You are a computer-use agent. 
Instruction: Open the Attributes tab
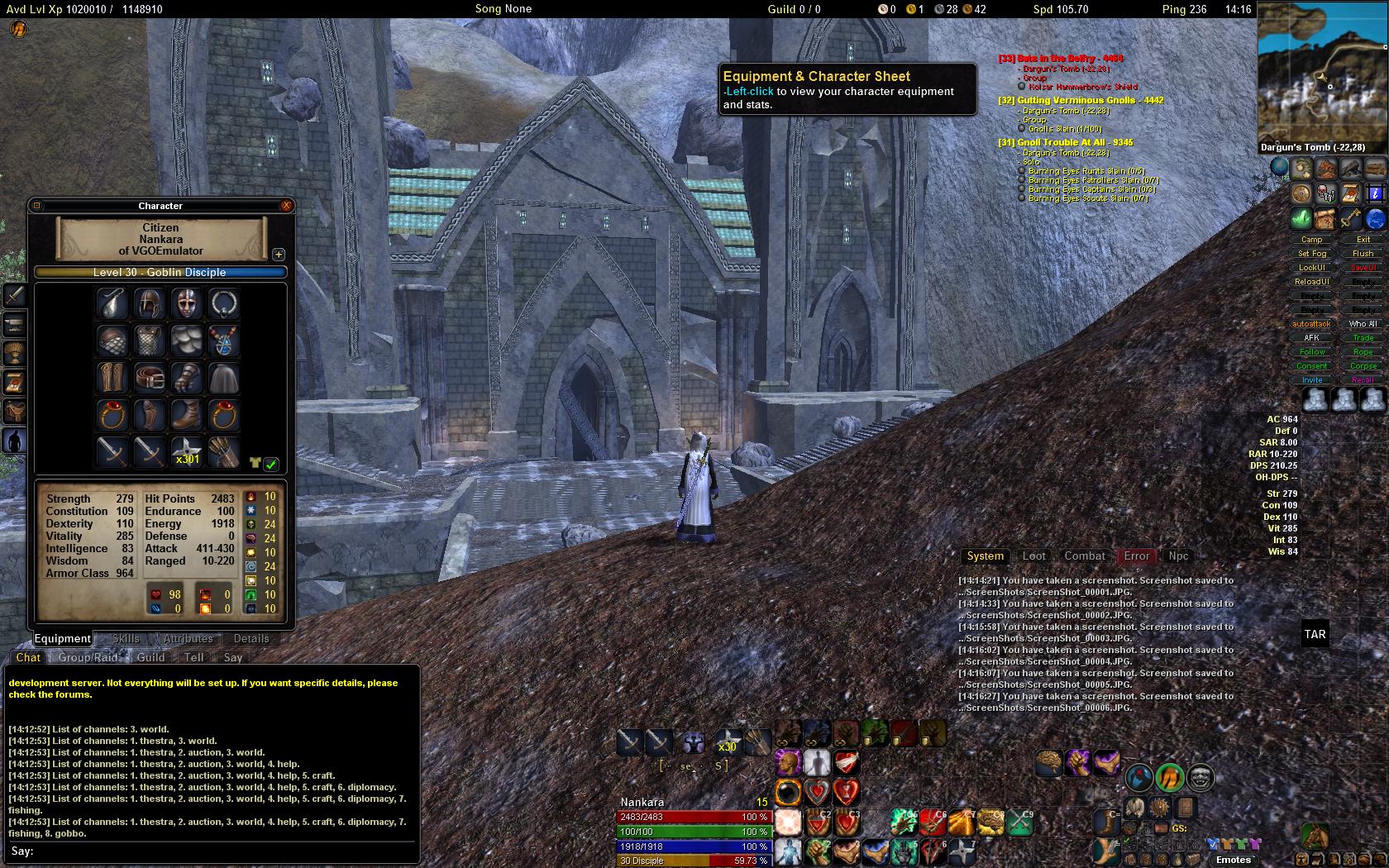[188, 638]
